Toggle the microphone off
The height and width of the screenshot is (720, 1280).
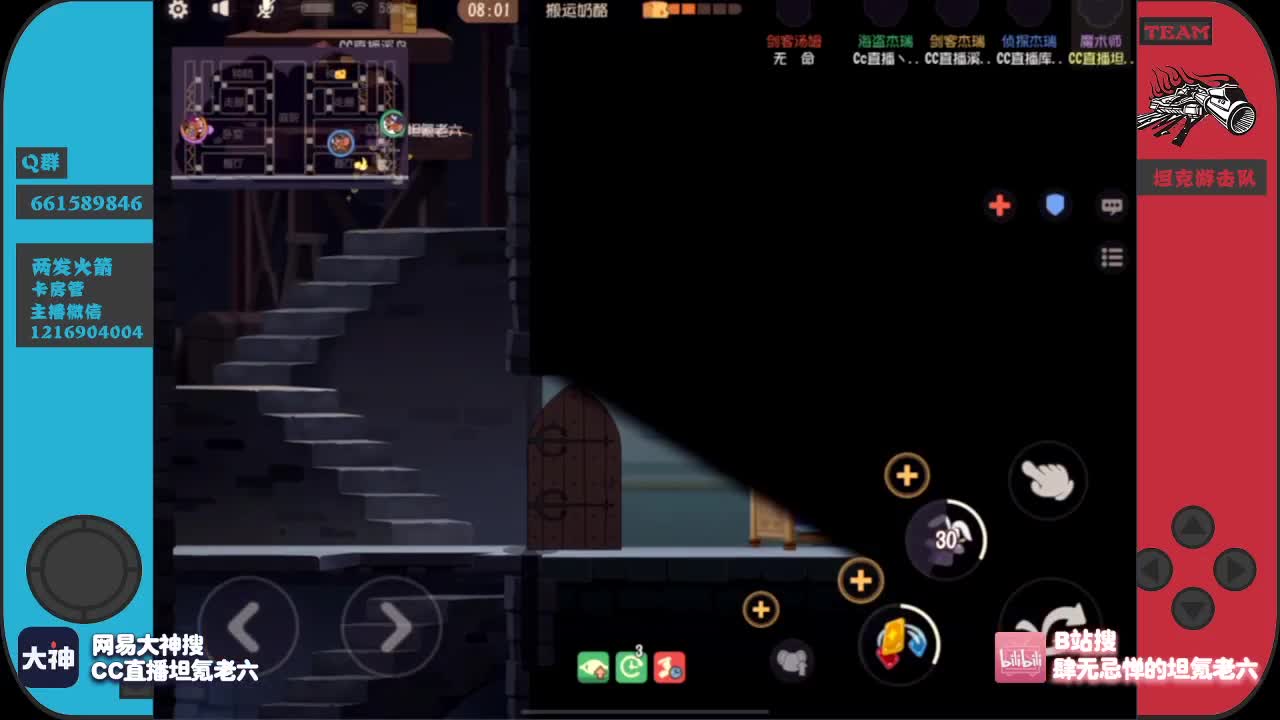[x=268, y=10]
